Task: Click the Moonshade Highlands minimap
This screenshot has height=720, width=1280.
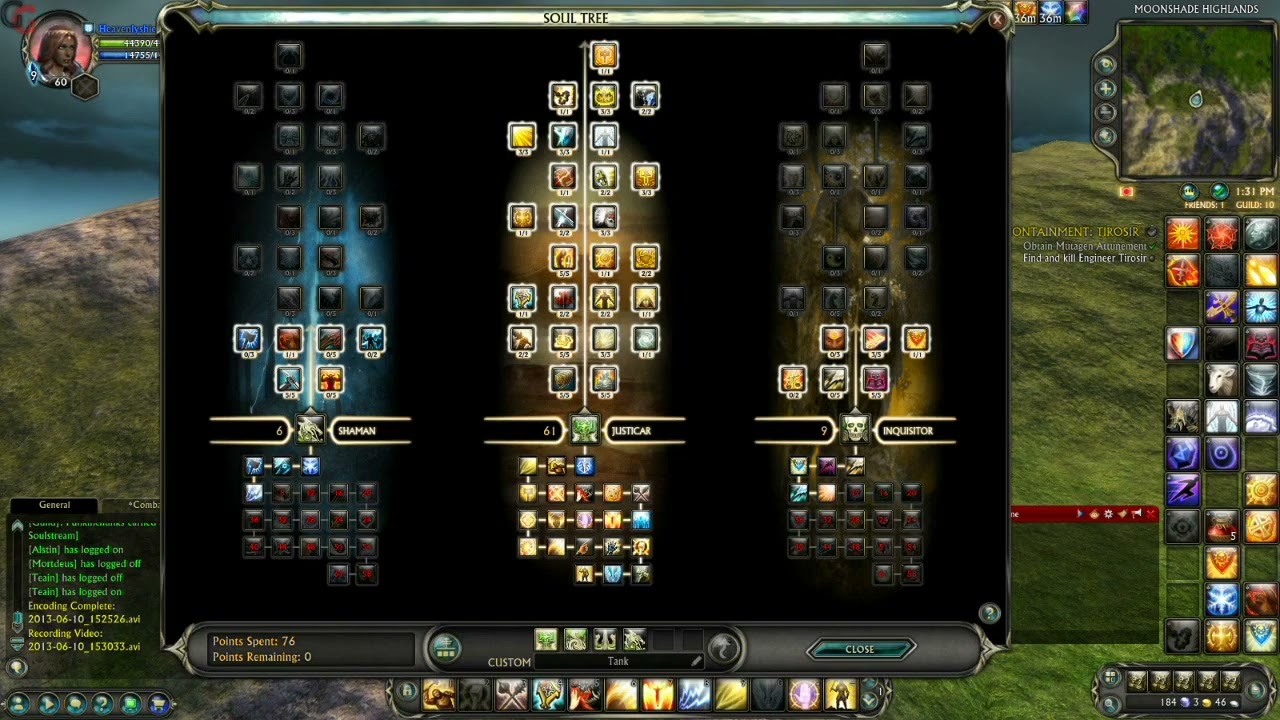Action: tap(1196, 100)
